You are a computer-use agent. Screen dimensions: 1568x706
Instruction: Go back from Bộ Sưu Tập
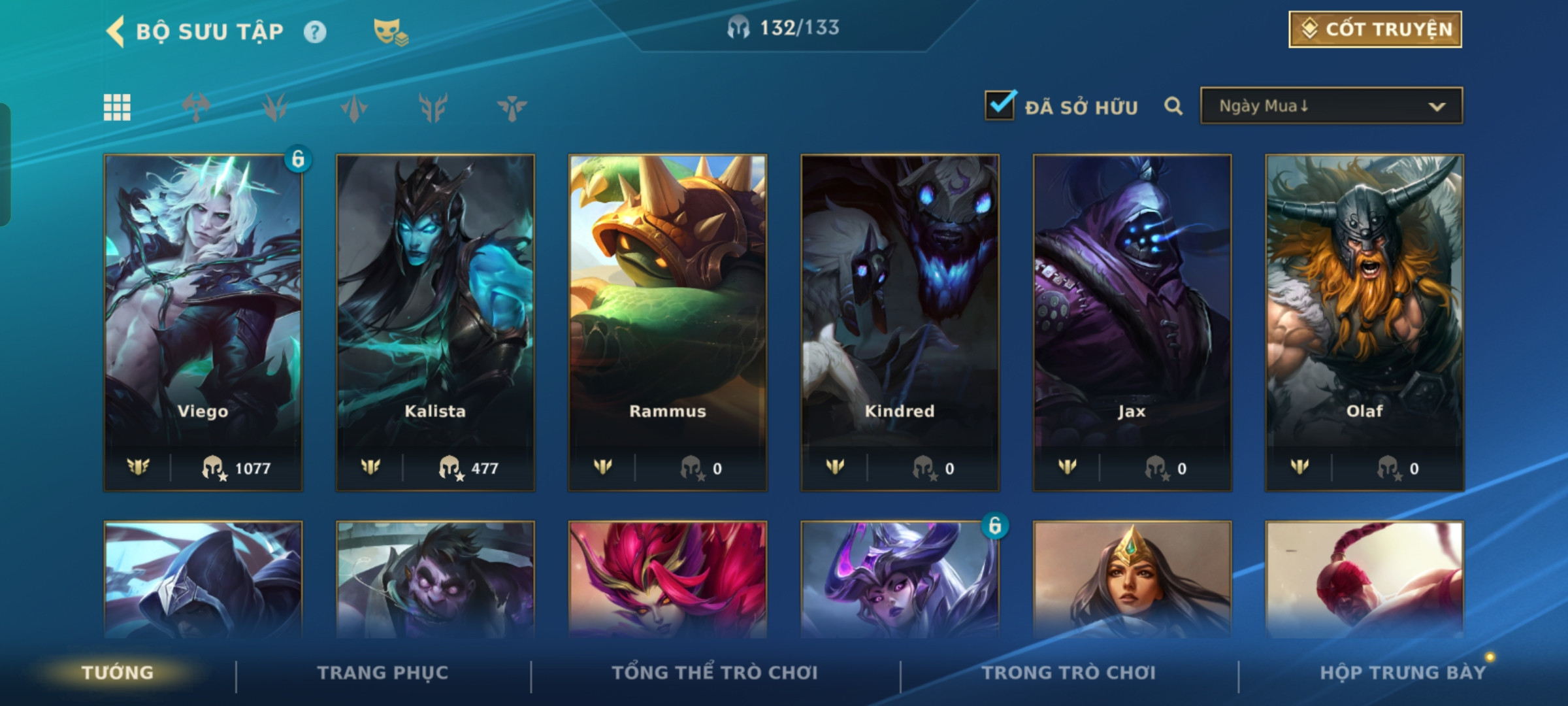[116, 31]
